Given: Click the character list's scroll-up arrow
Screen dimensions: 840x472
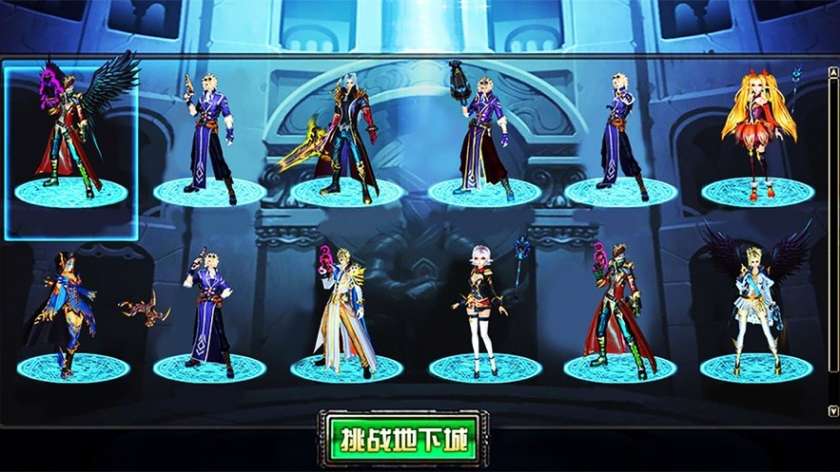Looking at the screenshot, I should point(833,73).
